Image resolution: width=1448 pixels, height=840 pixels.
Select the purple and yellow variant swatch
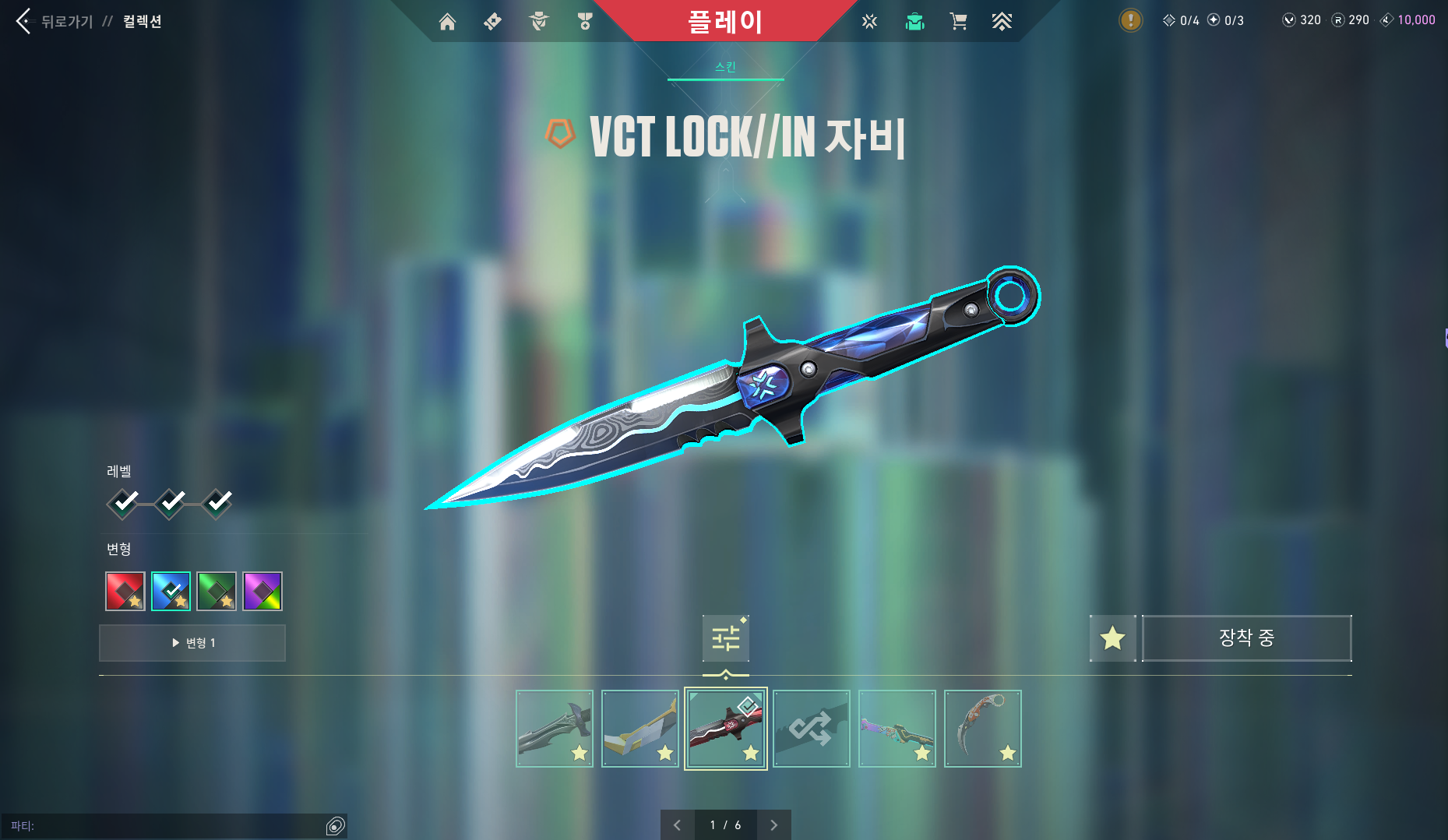262,592
